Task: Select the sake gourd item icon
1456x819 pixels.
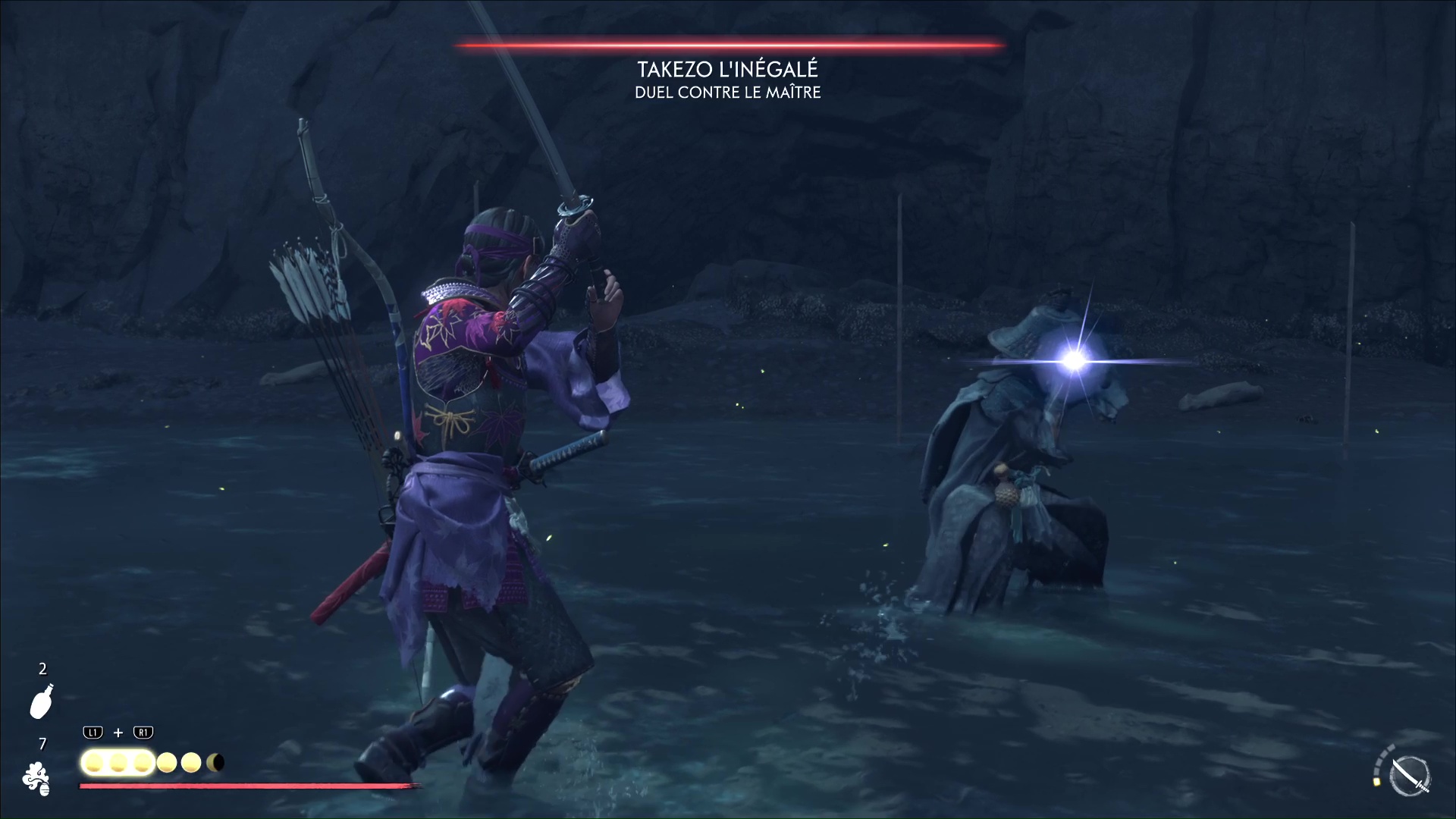Action: 42,701
